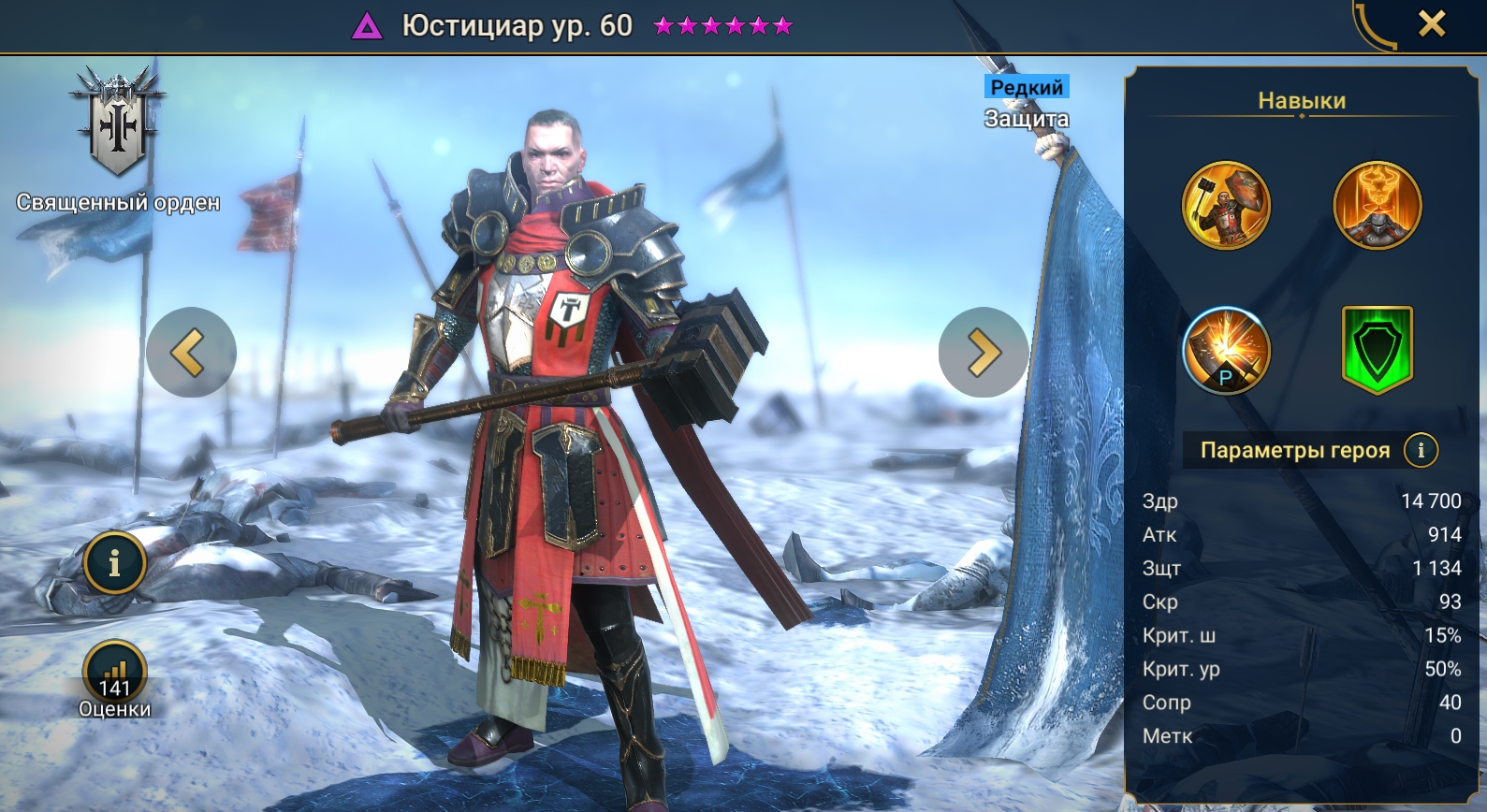View the hammer and shield skill
Viewport: 1487px width, 812px height.
click(x=1226, y=206)
